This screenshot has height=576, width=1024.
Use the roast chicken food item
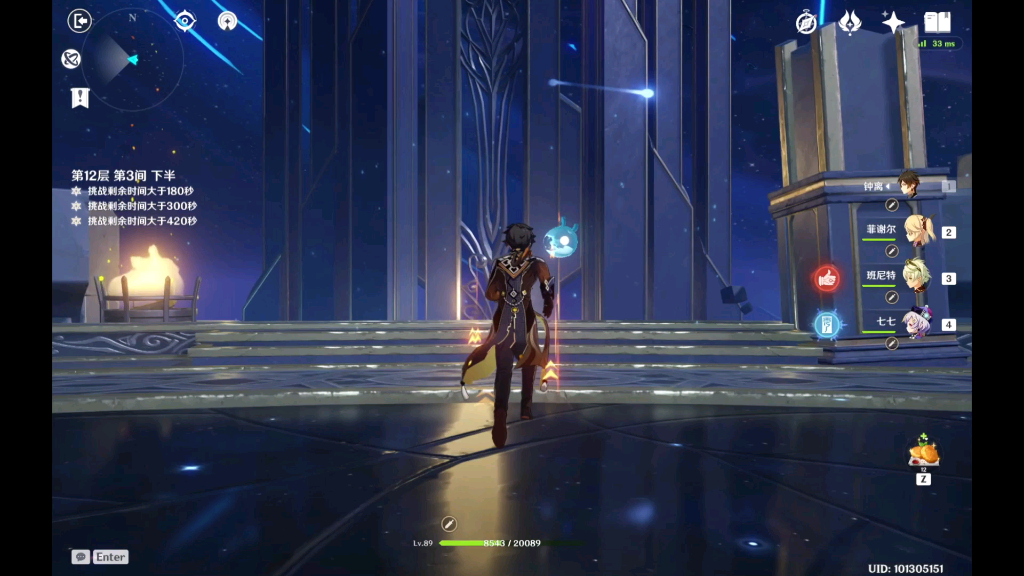(923, 453)
